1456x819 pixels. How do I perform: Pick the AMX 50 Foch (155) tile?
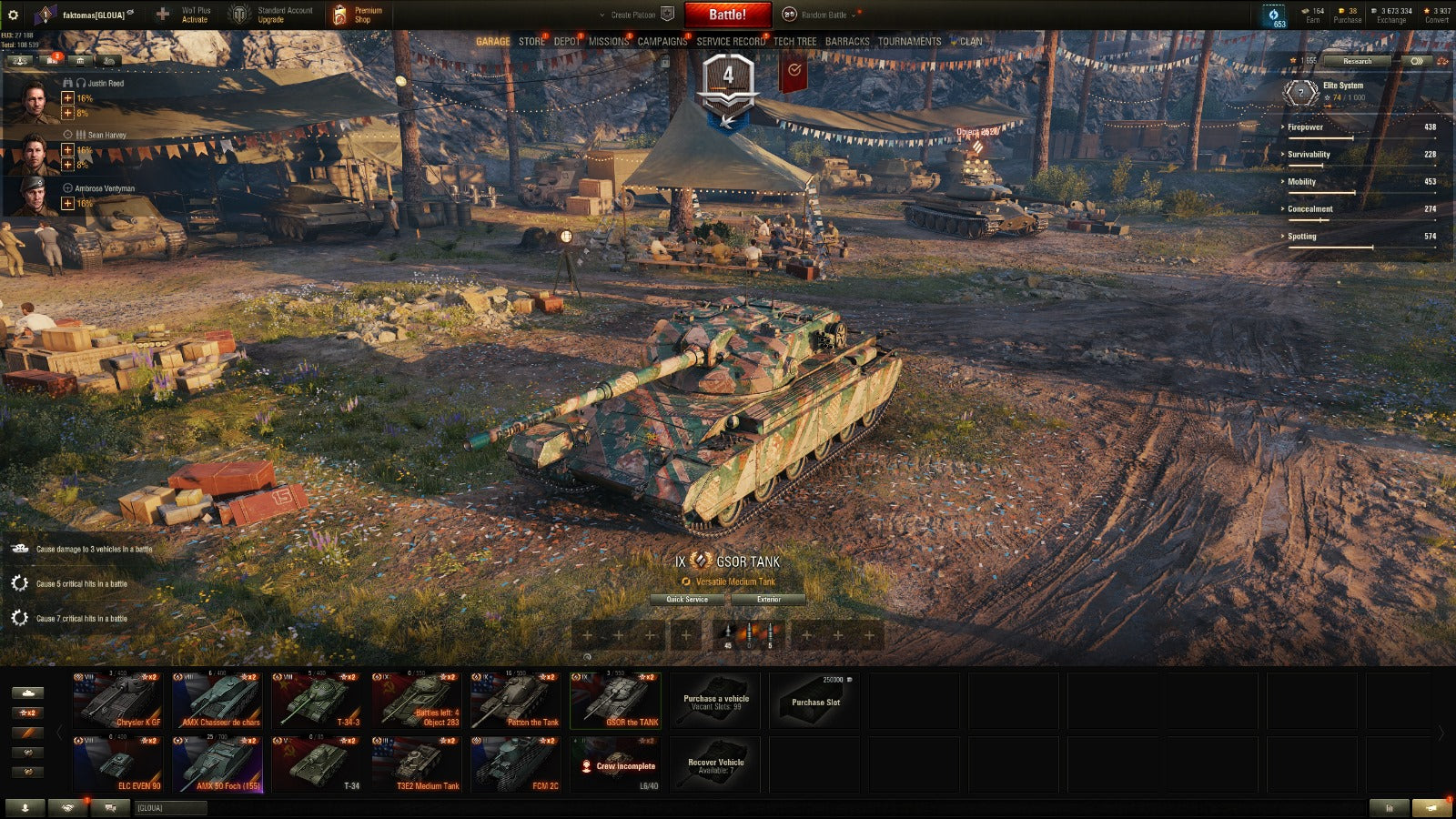(217, 763)
